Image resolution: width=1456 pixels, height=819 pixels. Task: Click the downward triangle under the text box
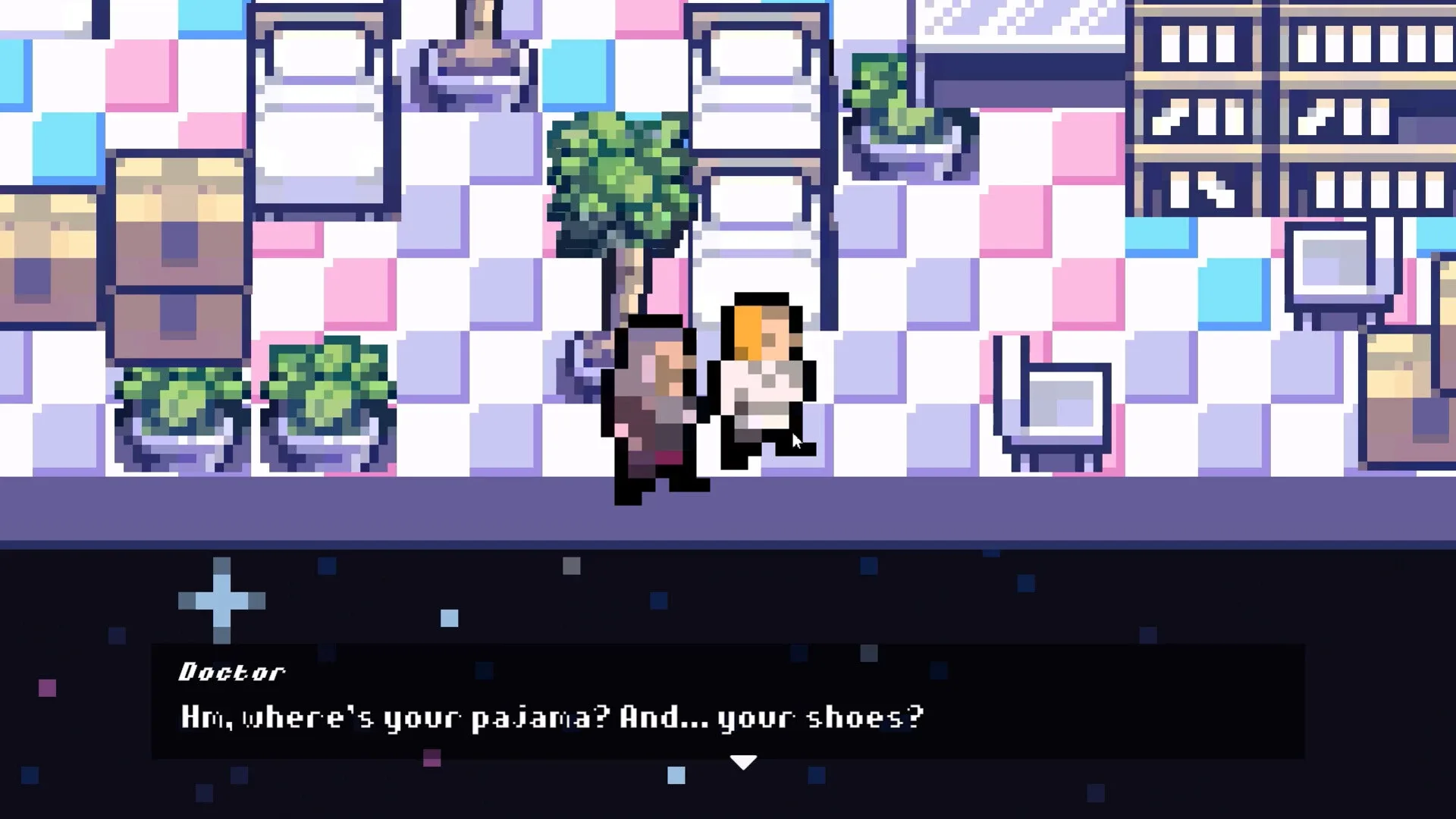point(742,762)
